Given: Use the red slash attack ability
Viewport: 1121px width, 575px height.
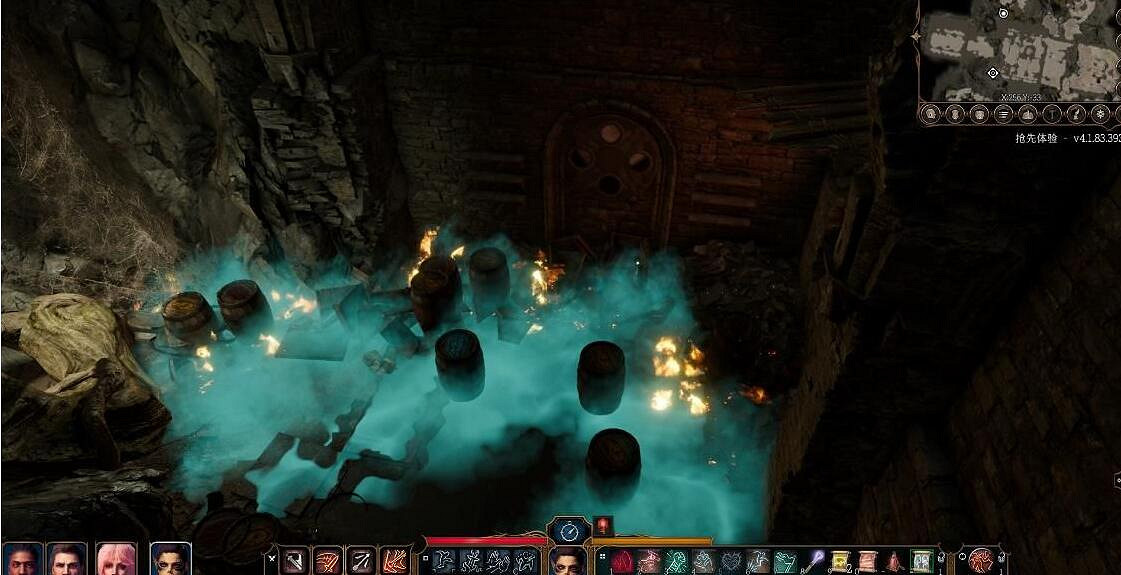Looking at the screenshot, I should [328, 561].
